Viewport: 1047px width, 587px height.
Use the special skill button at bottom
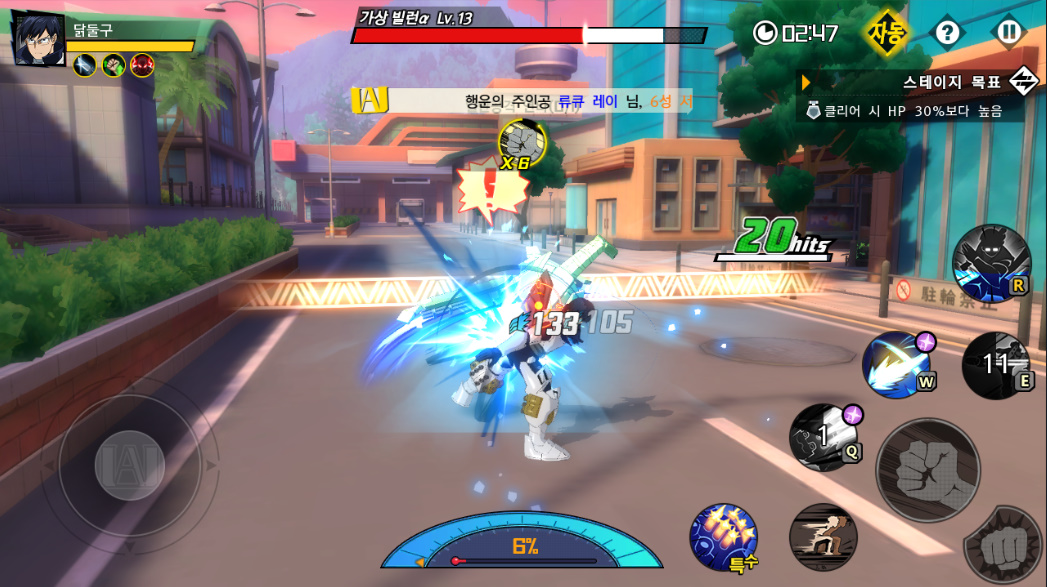723,537
